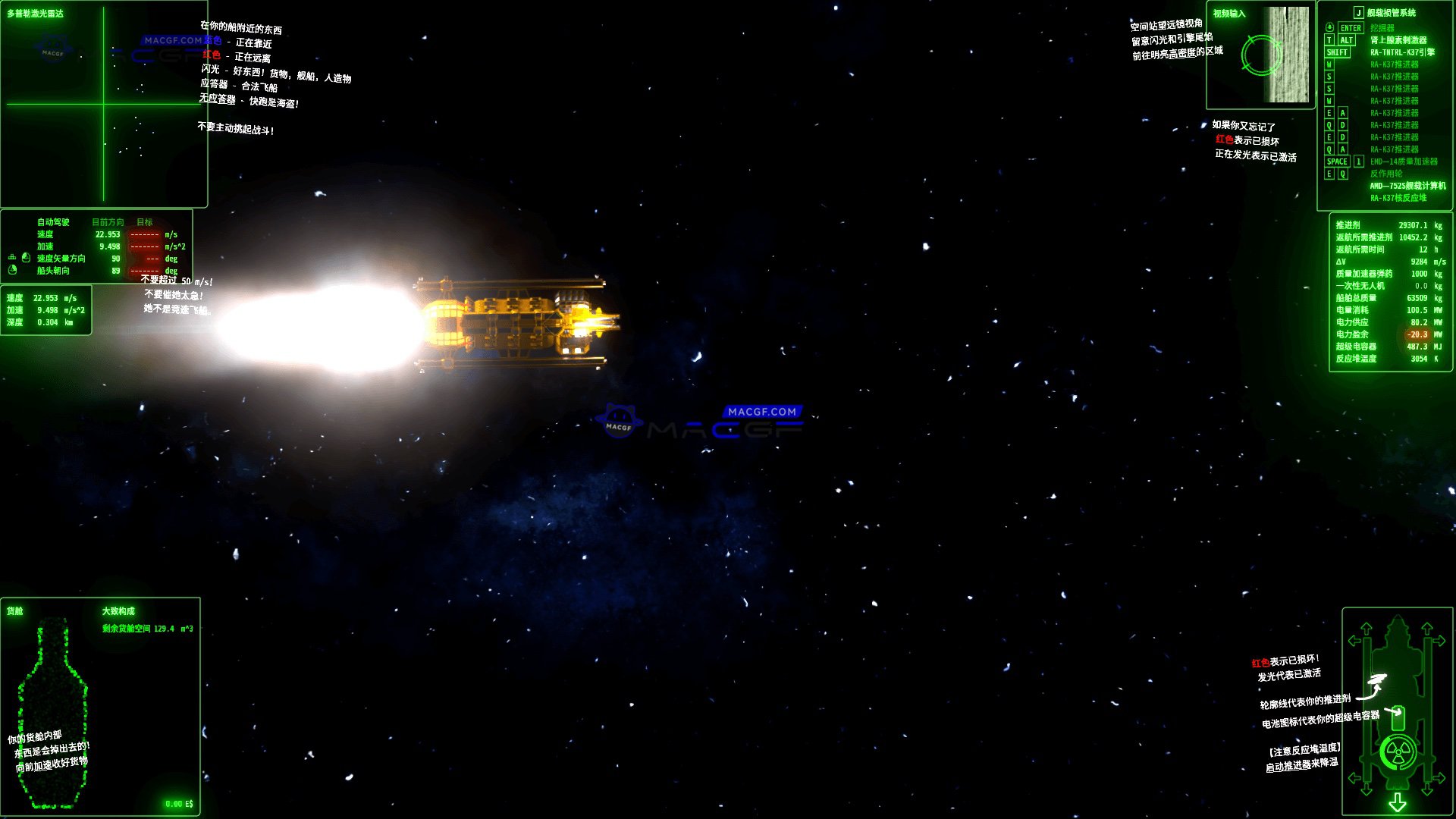Screen dimensions: 1456x819
Task: Toggle the left-facing thruster arrow on schematic
Action: 1354,640
